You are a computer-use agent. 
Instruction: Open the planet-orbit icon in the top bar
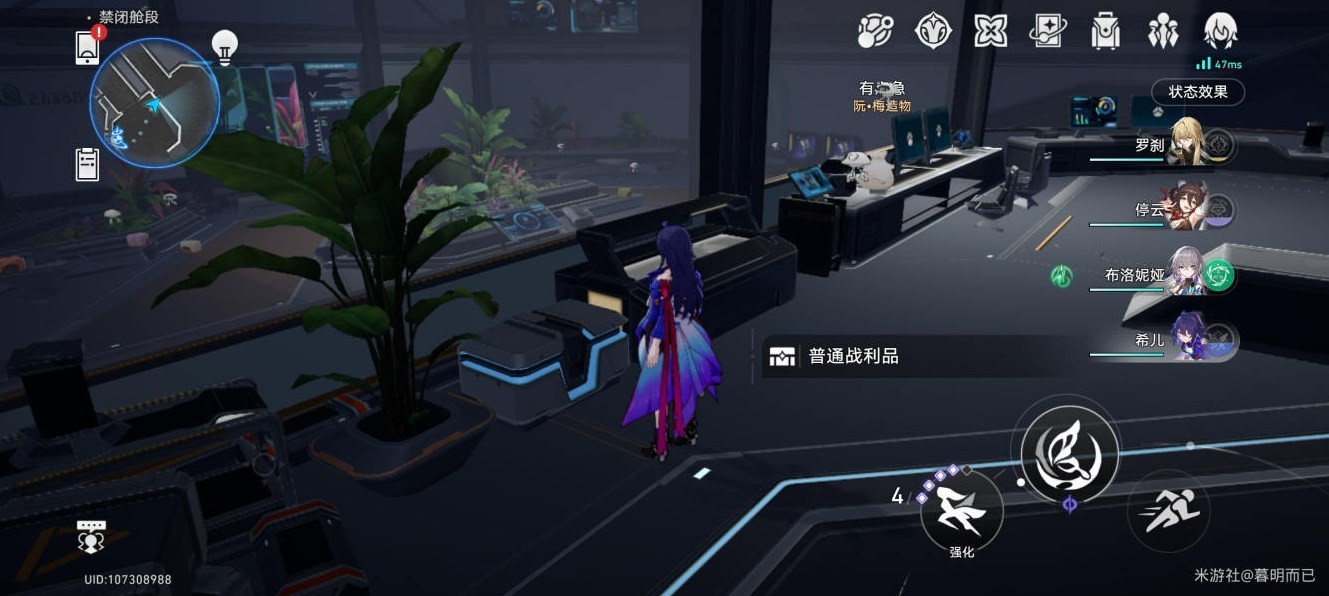tap(875, 31)
